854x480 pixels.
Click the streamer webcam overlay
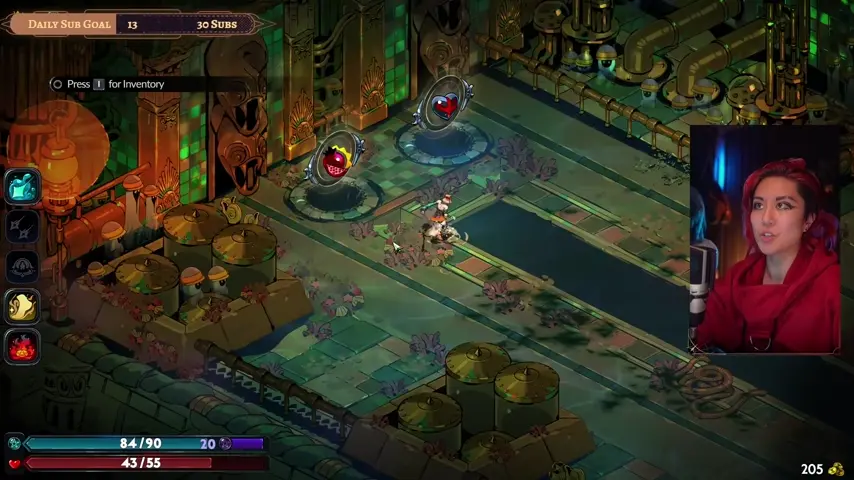pos(764,240)
